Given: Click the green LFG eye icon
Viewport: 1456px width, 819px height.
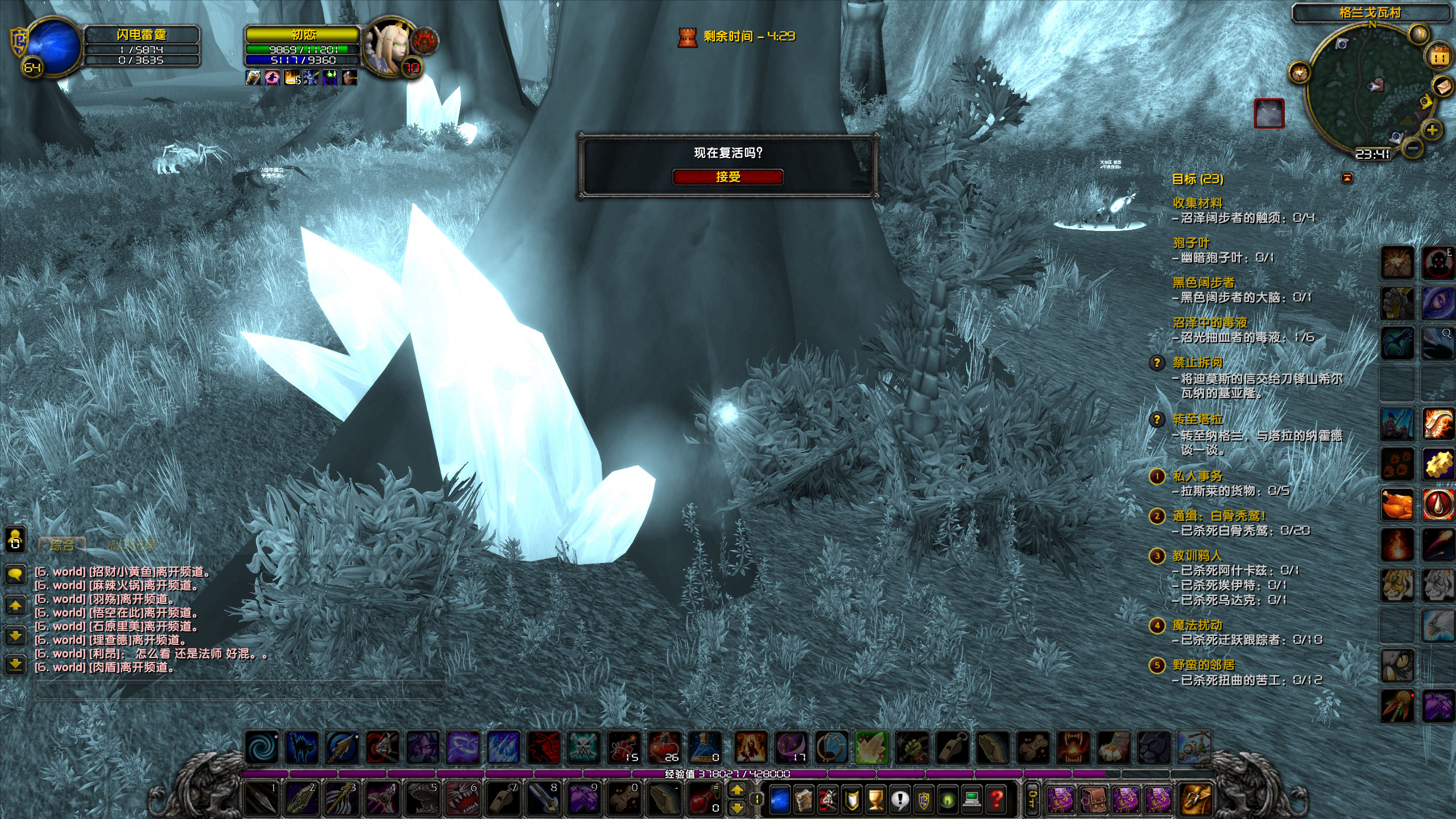Looking at the screenshot, I should pyautogui.click(x=946, y=801).
